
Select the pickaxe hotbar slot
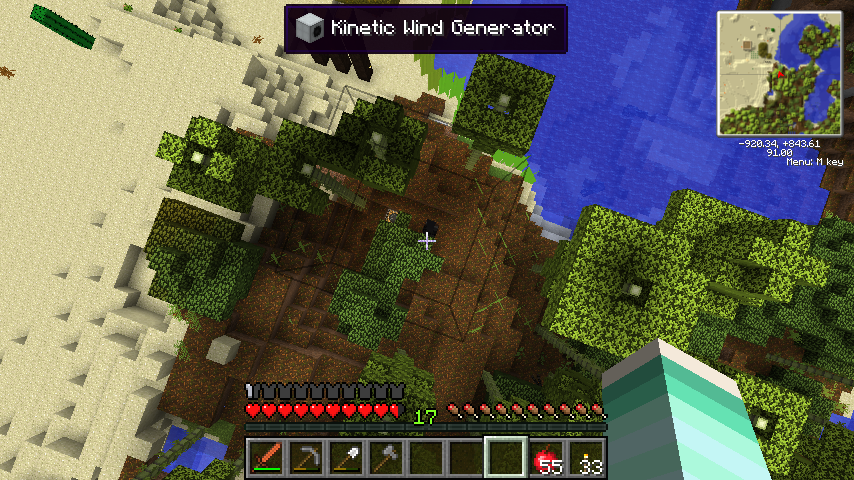pyautogui.click(x=305, y=458)
